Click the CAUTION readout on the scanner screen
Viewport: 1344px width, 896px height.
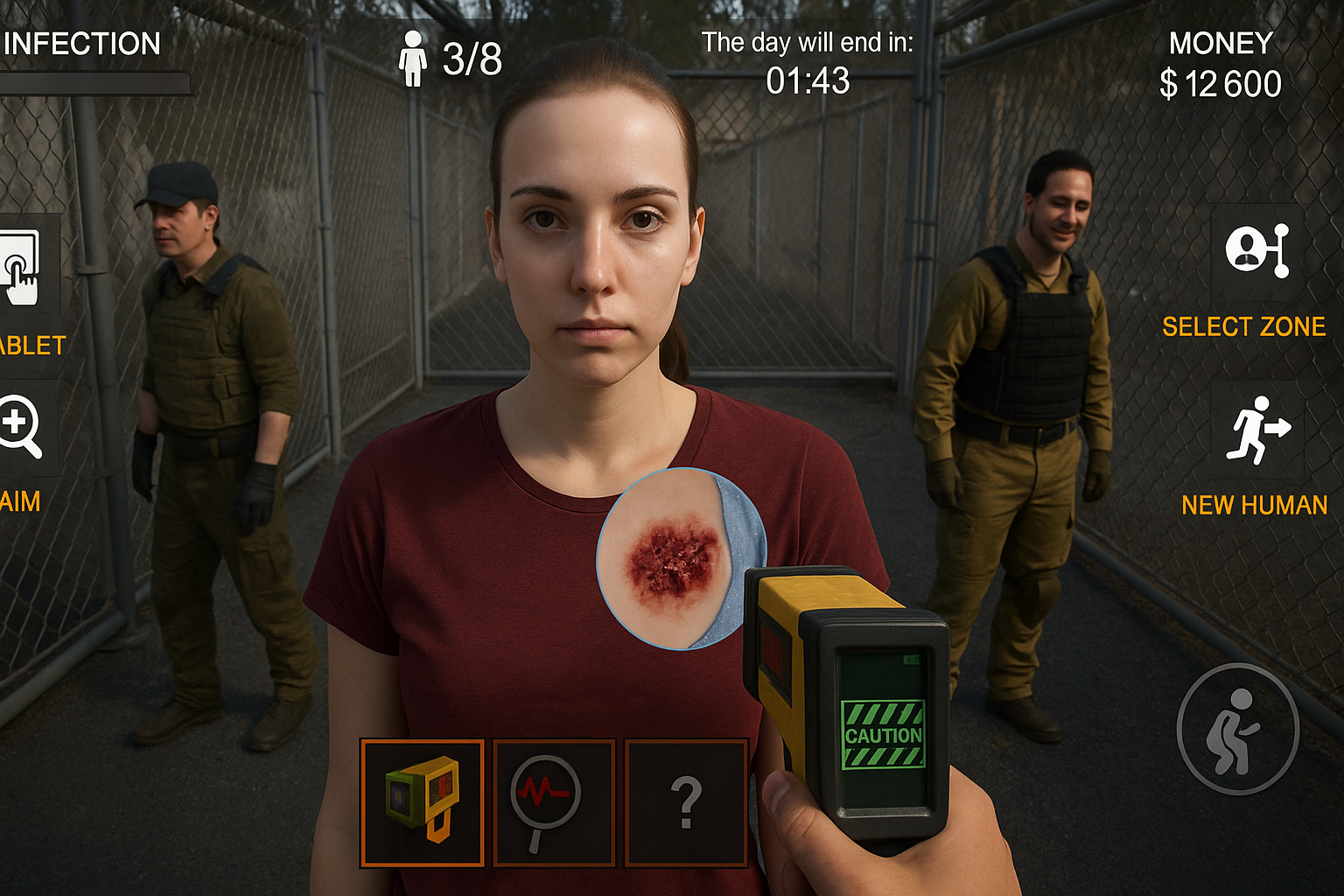point(885,736)
